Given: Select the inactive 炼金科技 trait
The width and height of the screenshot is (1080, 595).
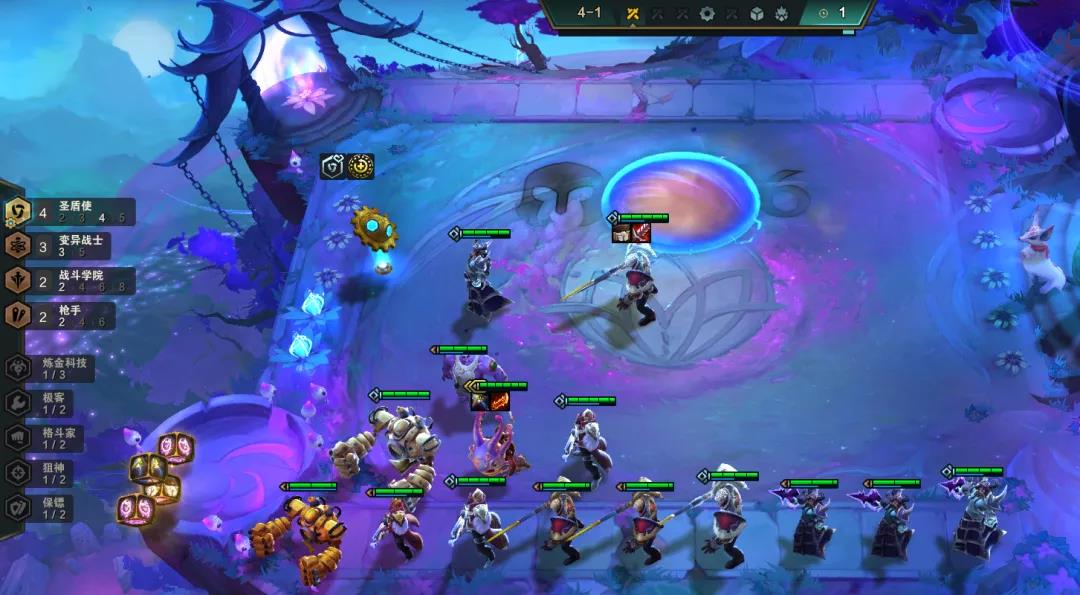Looking at the screenshot, I should tap(50, 368).
